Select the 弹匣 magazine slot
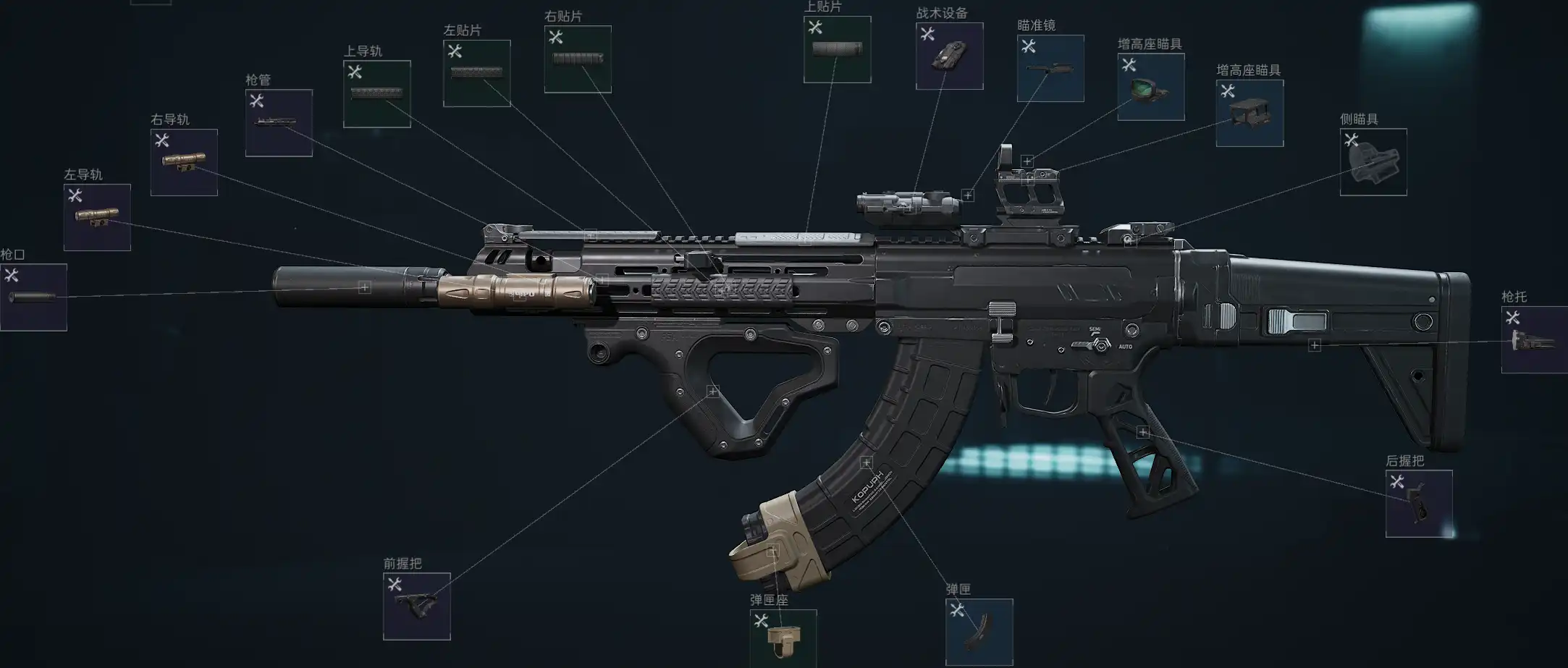This screenshot has width=1568, height=668. 979,632
